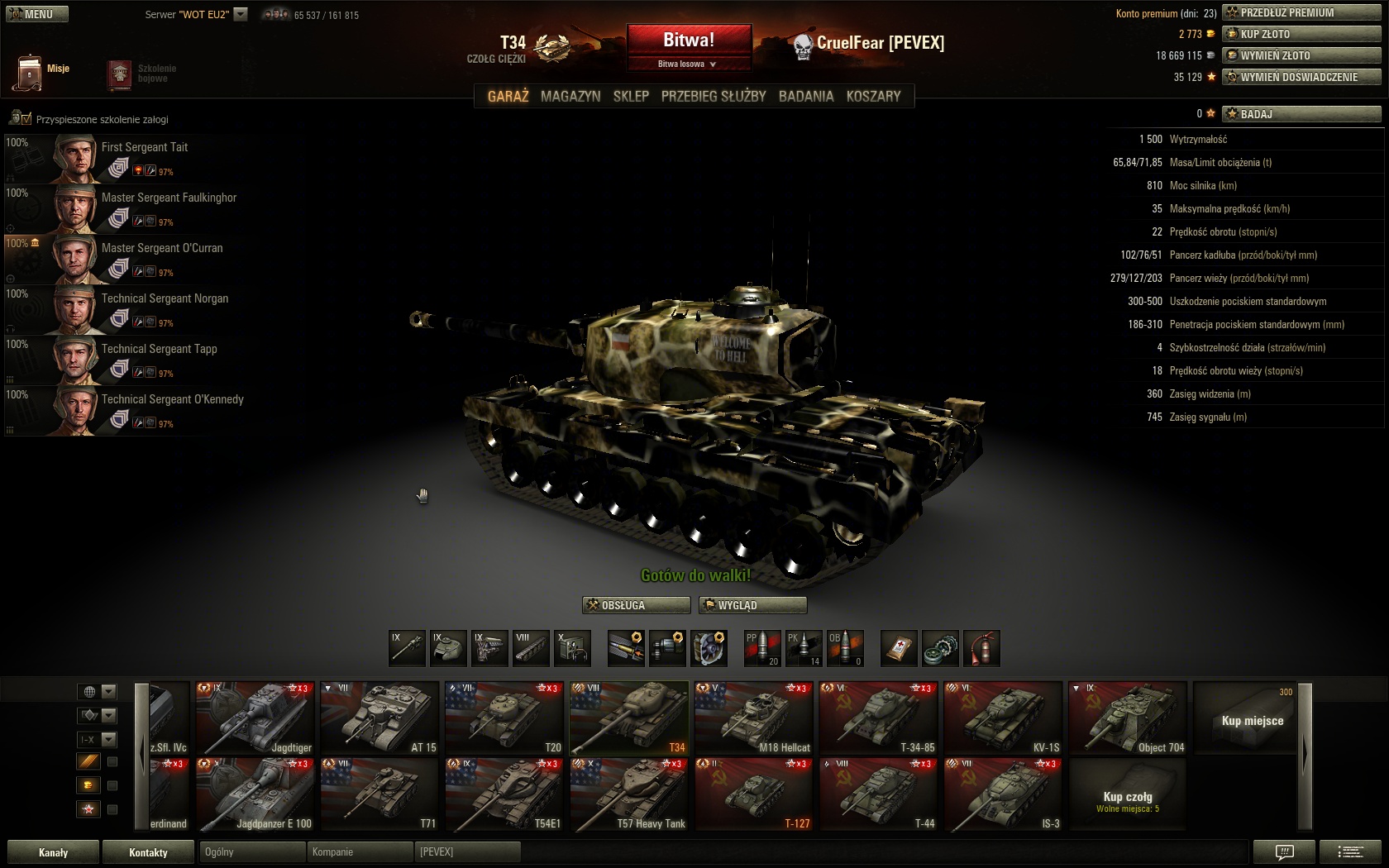Click the OBSŁUGA button

pos(636,605)
